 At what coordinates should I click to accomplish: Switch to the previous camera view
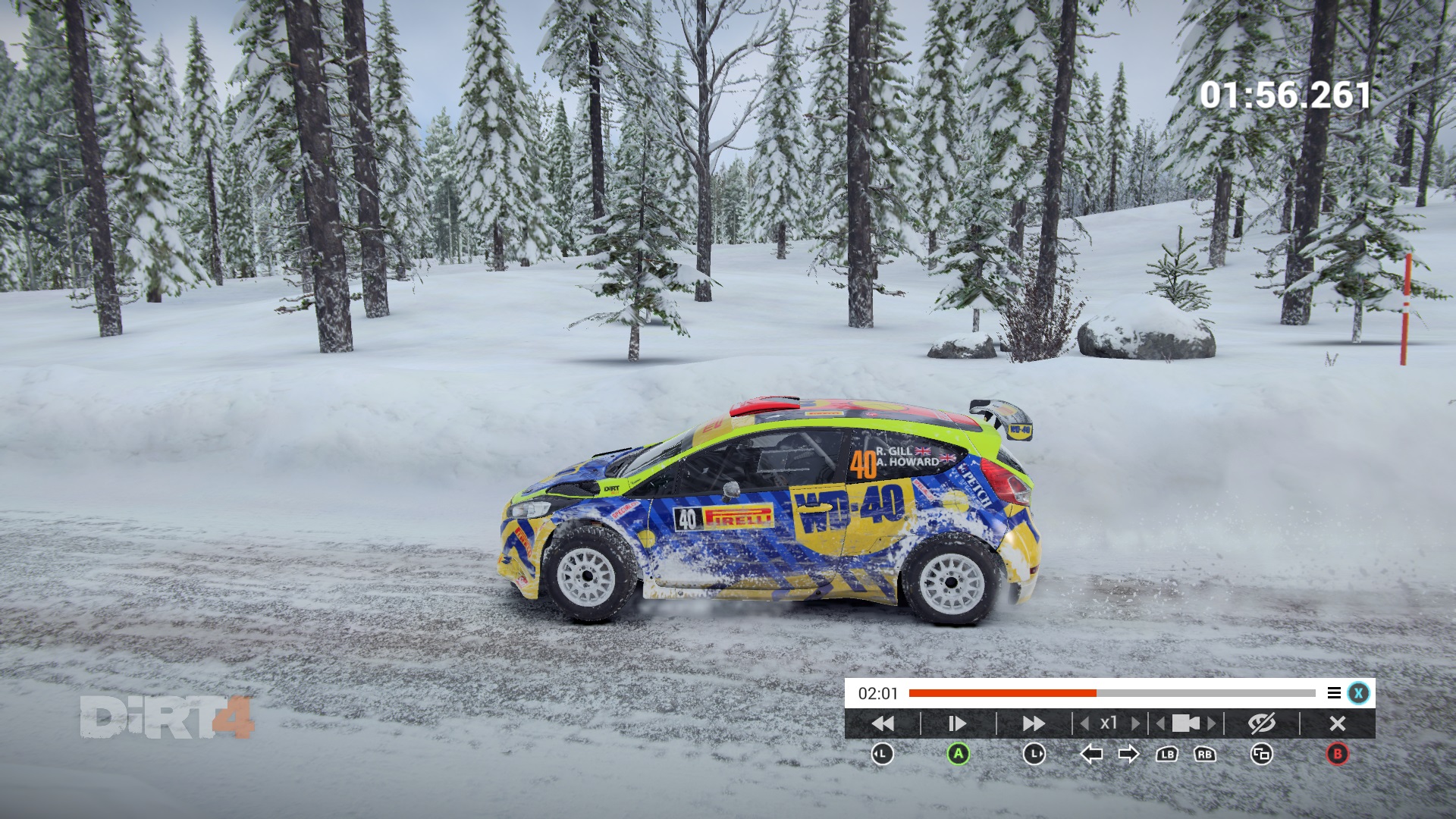point(1160,723)
